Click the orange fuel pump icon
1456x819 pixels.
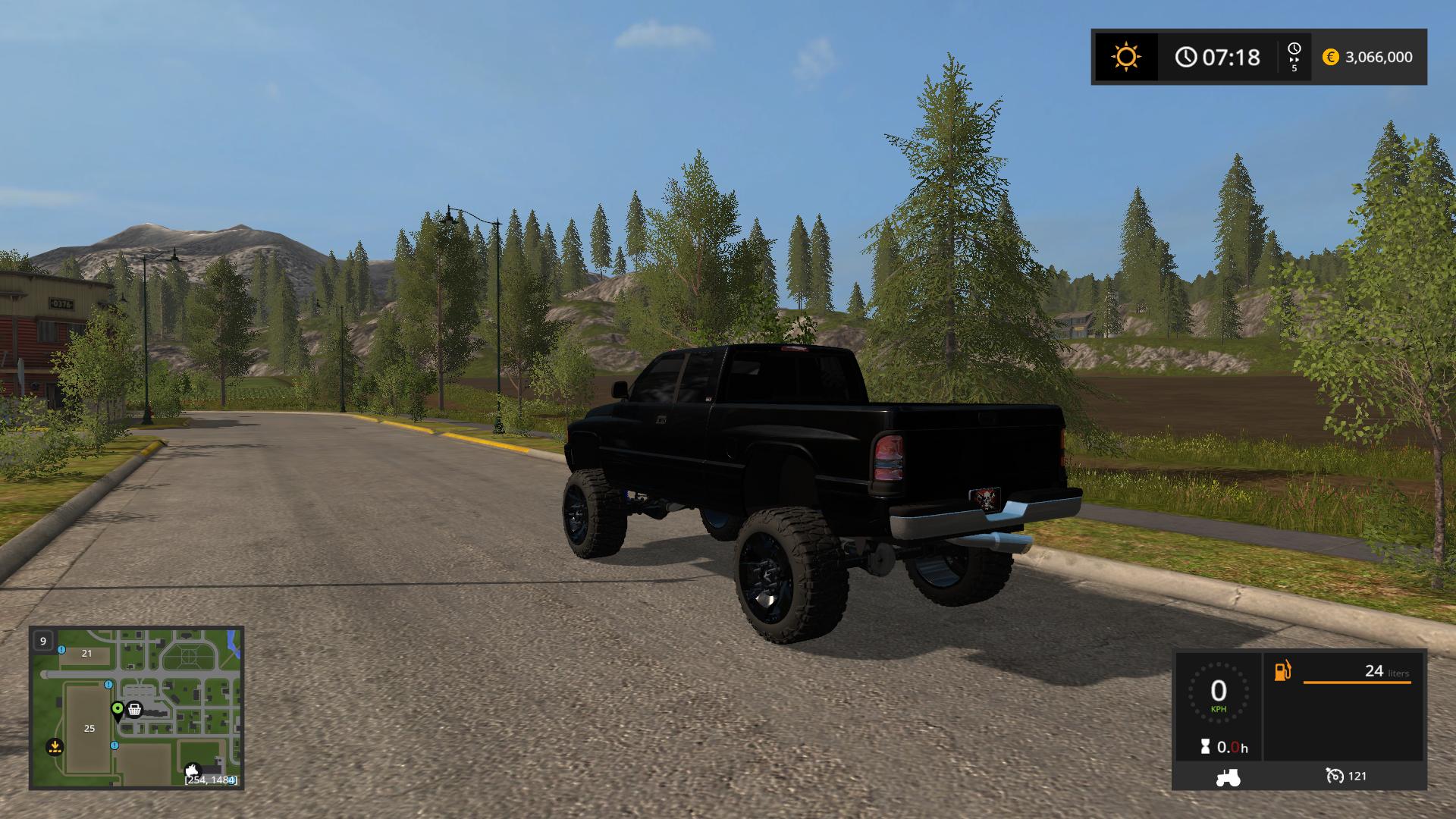(1282, 671)
